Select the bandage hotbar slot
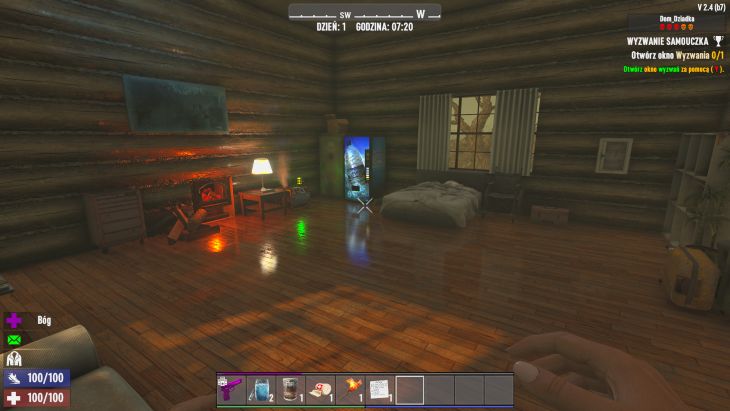Viewport: 730px width, 411px height. [x=320, y=389]
